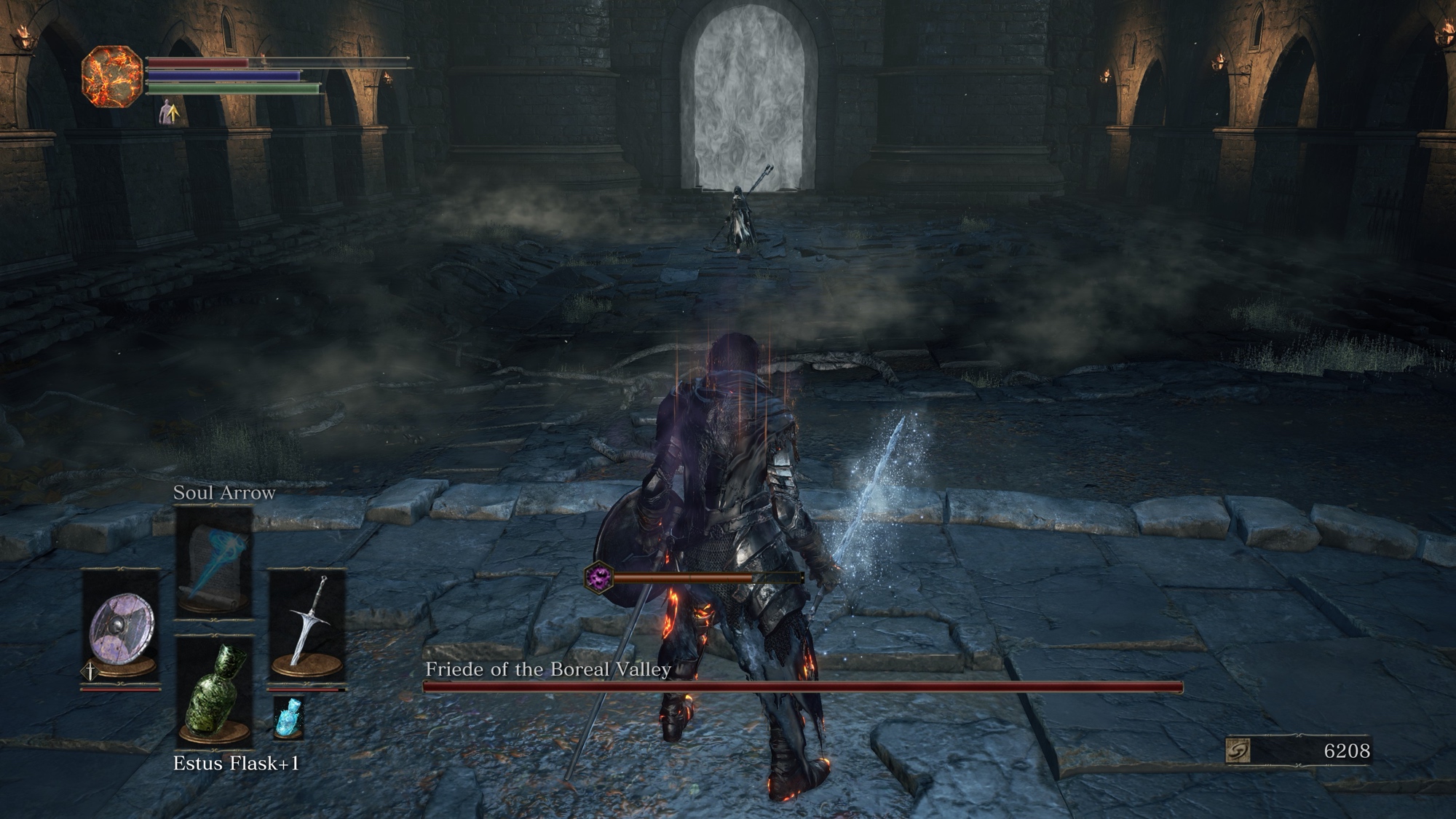This screenshot has height=819, width=1456.
Task: Click the purple skull status buildup icon
Action: [599, 578]
